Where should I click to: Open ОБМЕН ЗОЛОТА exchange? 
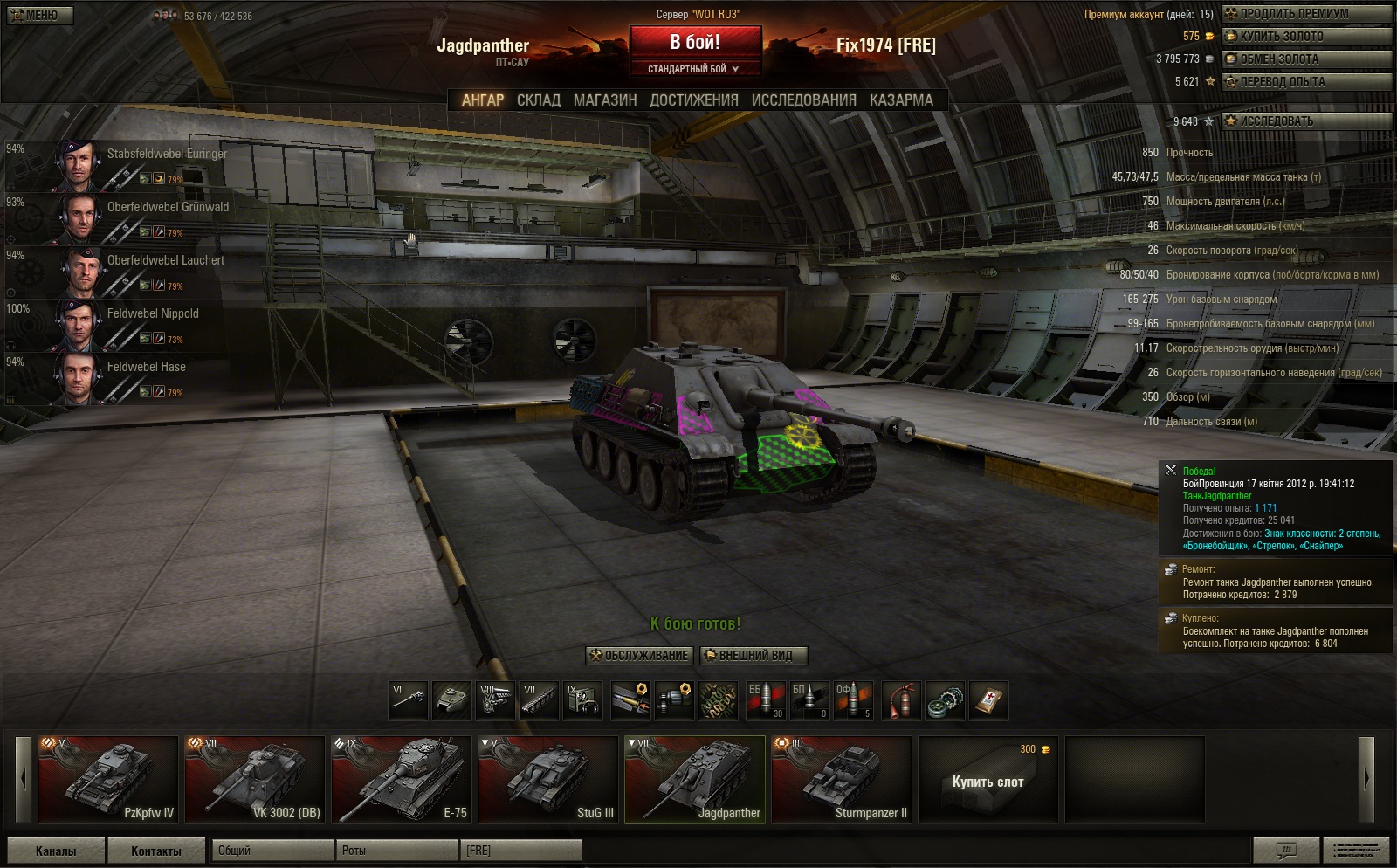[x=1306, y=59]
